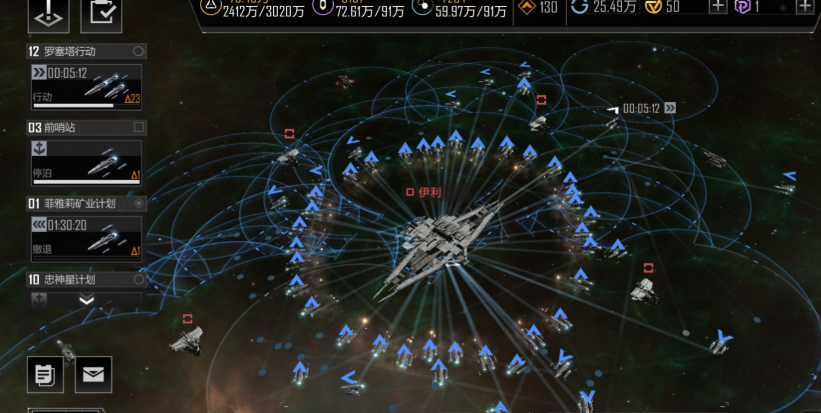Toggle the 菲雅莉矿业计划 target marker
The image size is (821, 413).
coord(139,203)
